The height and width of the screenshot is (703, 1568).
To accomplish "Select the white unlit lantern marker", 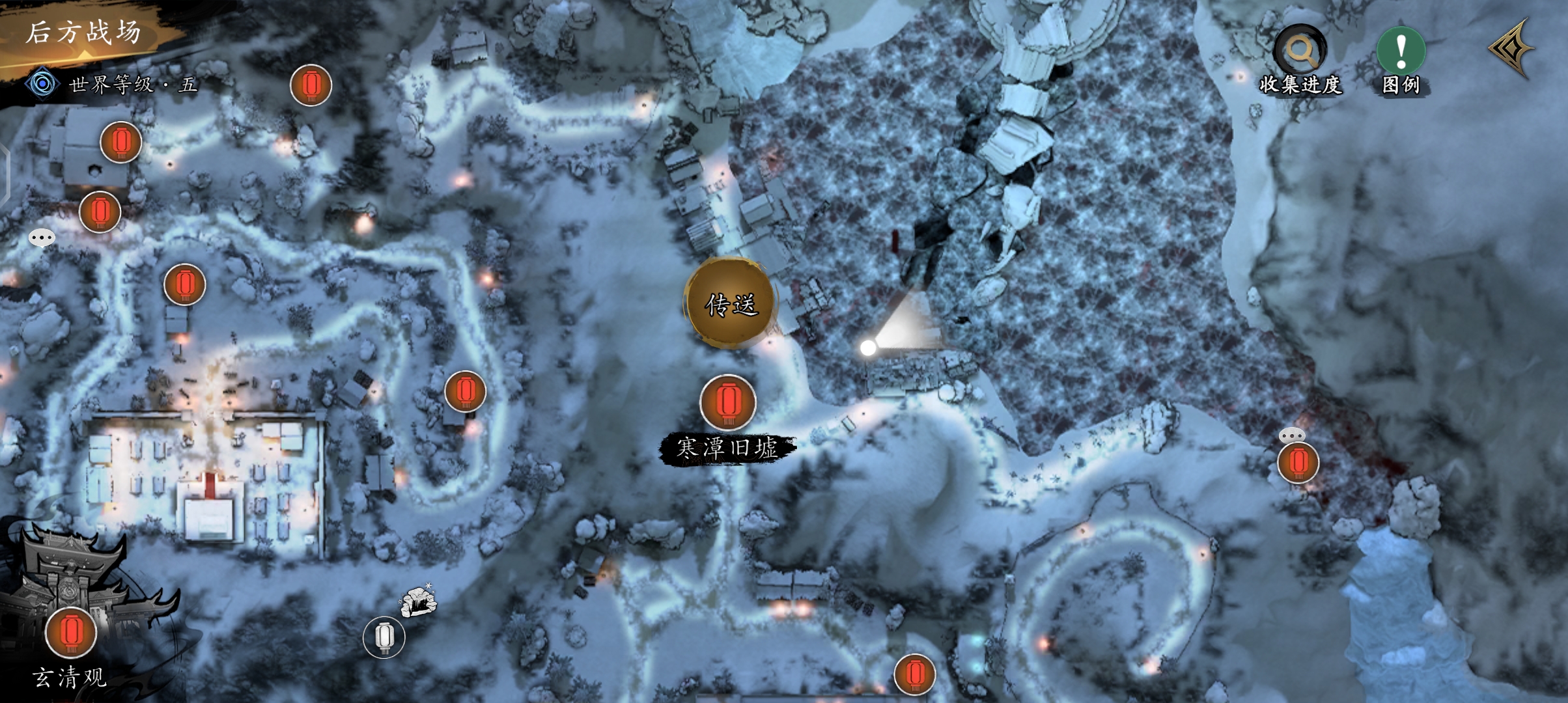I will pyautogui.click(x=384, y=637).
